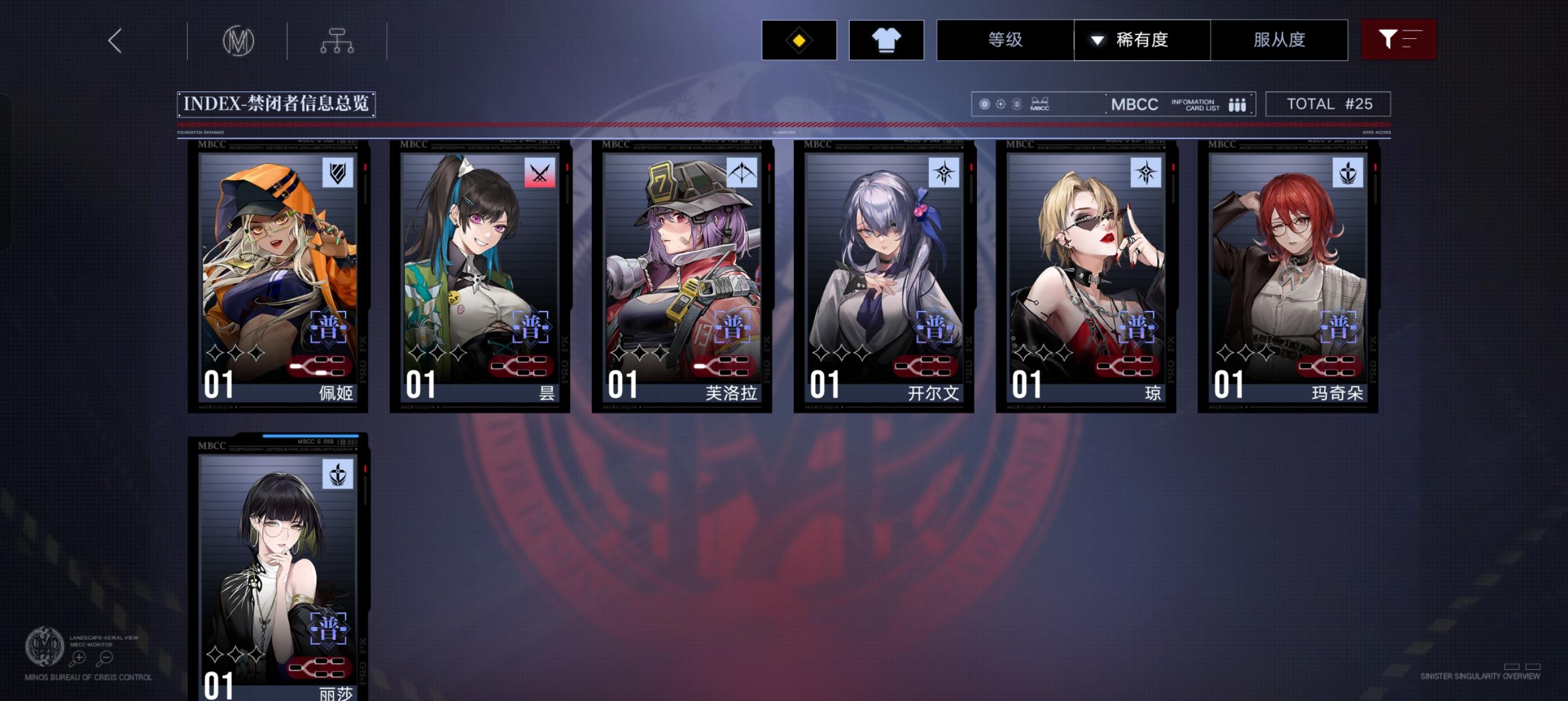Viewport: 1568px width, 701px height.
Task: Select the shirt/outfit display icon
Action: [886, 39]
